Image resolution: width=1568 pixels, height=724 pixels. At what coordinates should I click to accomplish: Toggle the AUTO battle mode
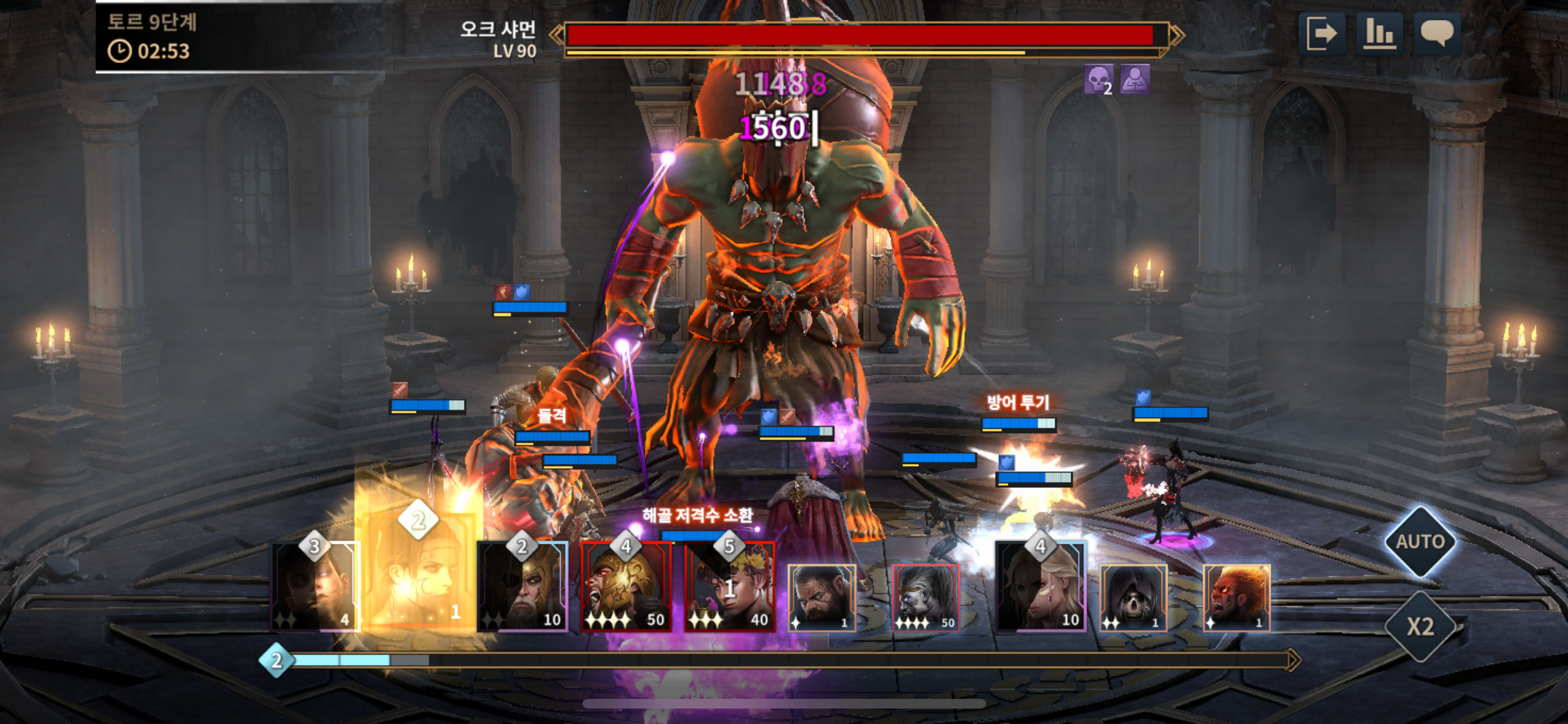[x=1419, y=542]
